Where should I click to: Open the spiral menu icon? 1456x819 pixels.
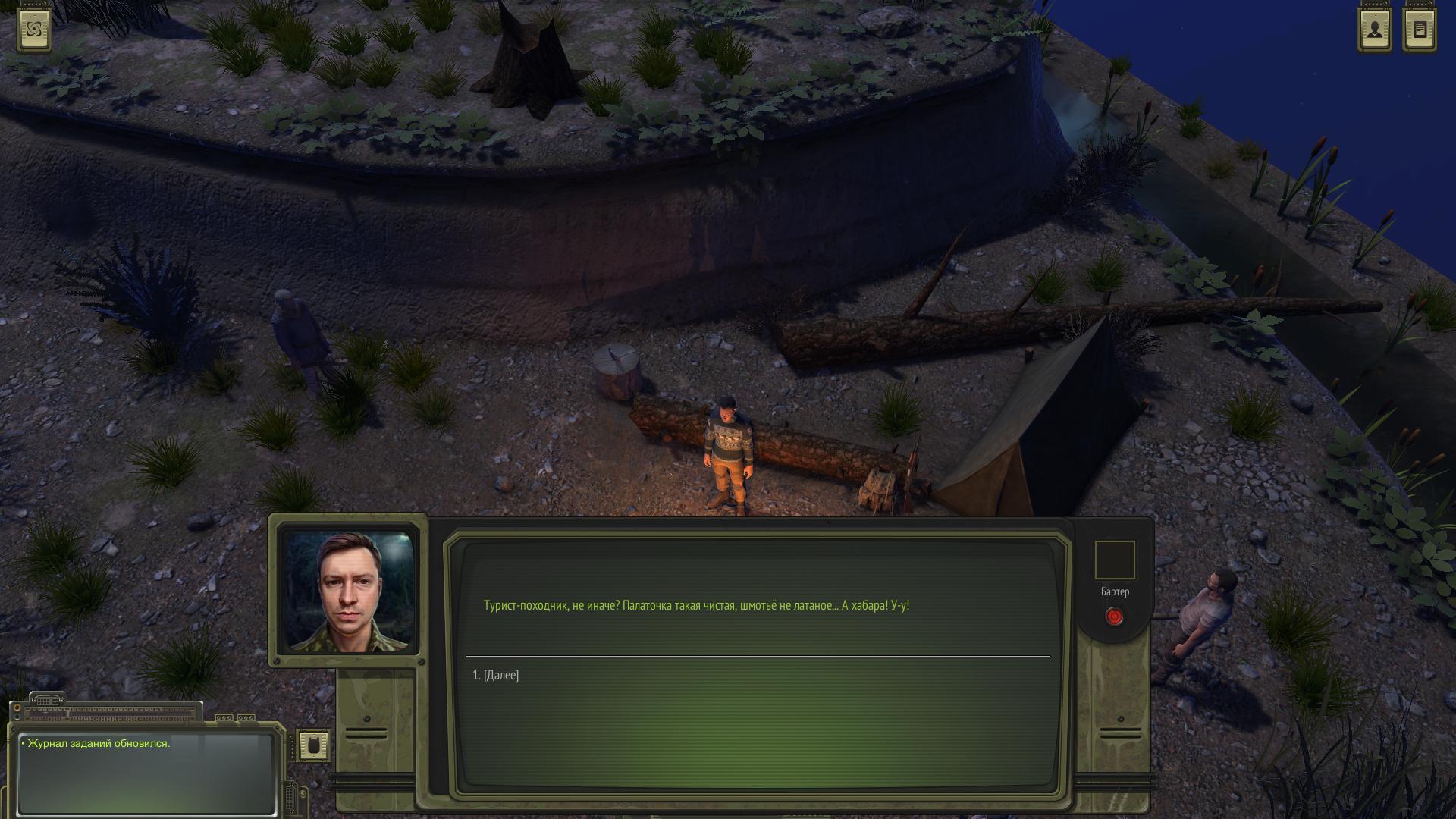(x=35, y=30)
